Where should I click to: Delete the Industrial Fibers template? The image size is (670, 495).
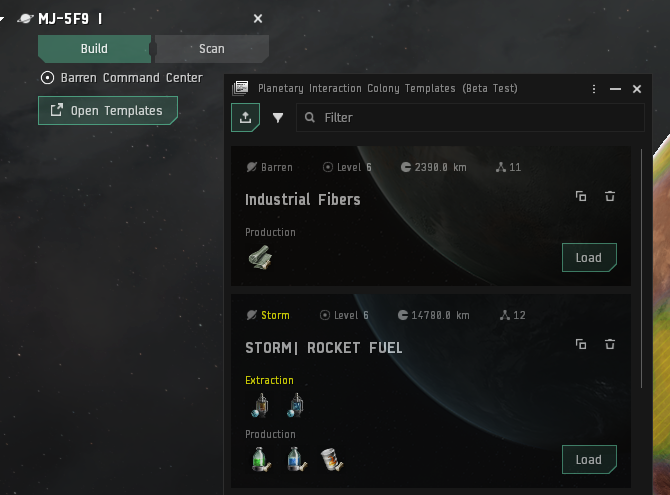click(609, 196)
